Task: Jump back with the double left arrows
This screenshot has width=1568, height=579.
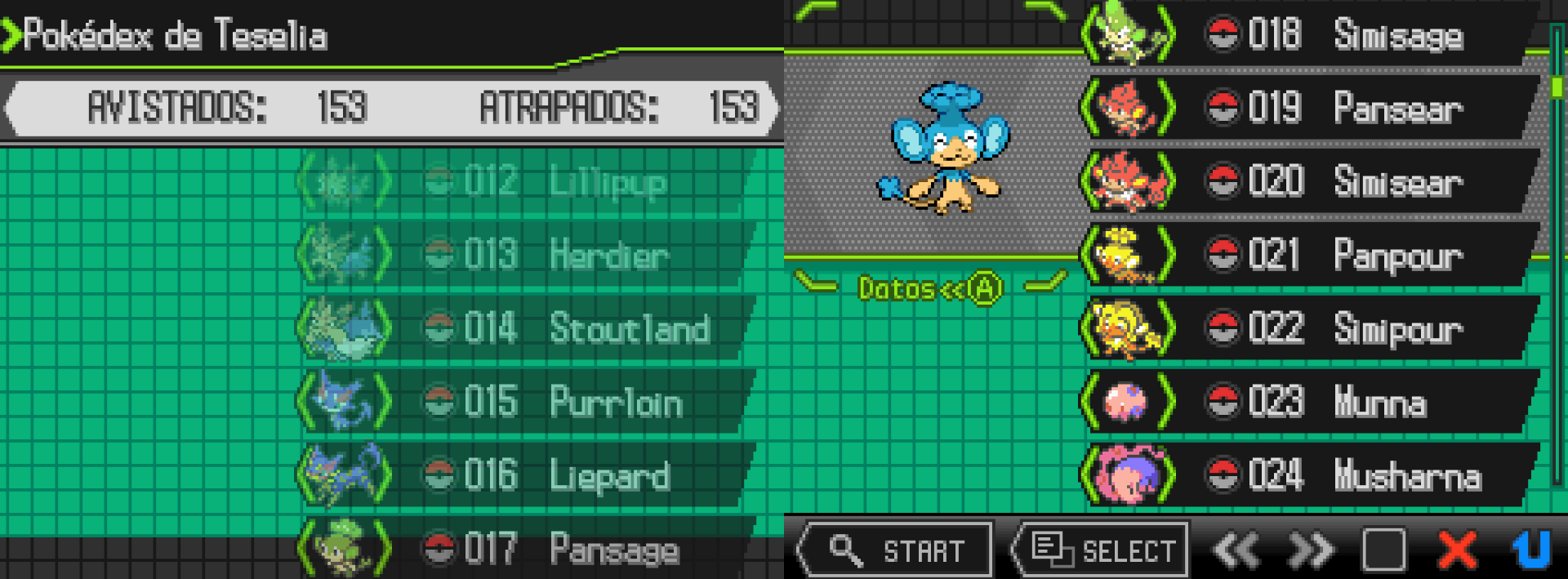Action: (1236, 550)
